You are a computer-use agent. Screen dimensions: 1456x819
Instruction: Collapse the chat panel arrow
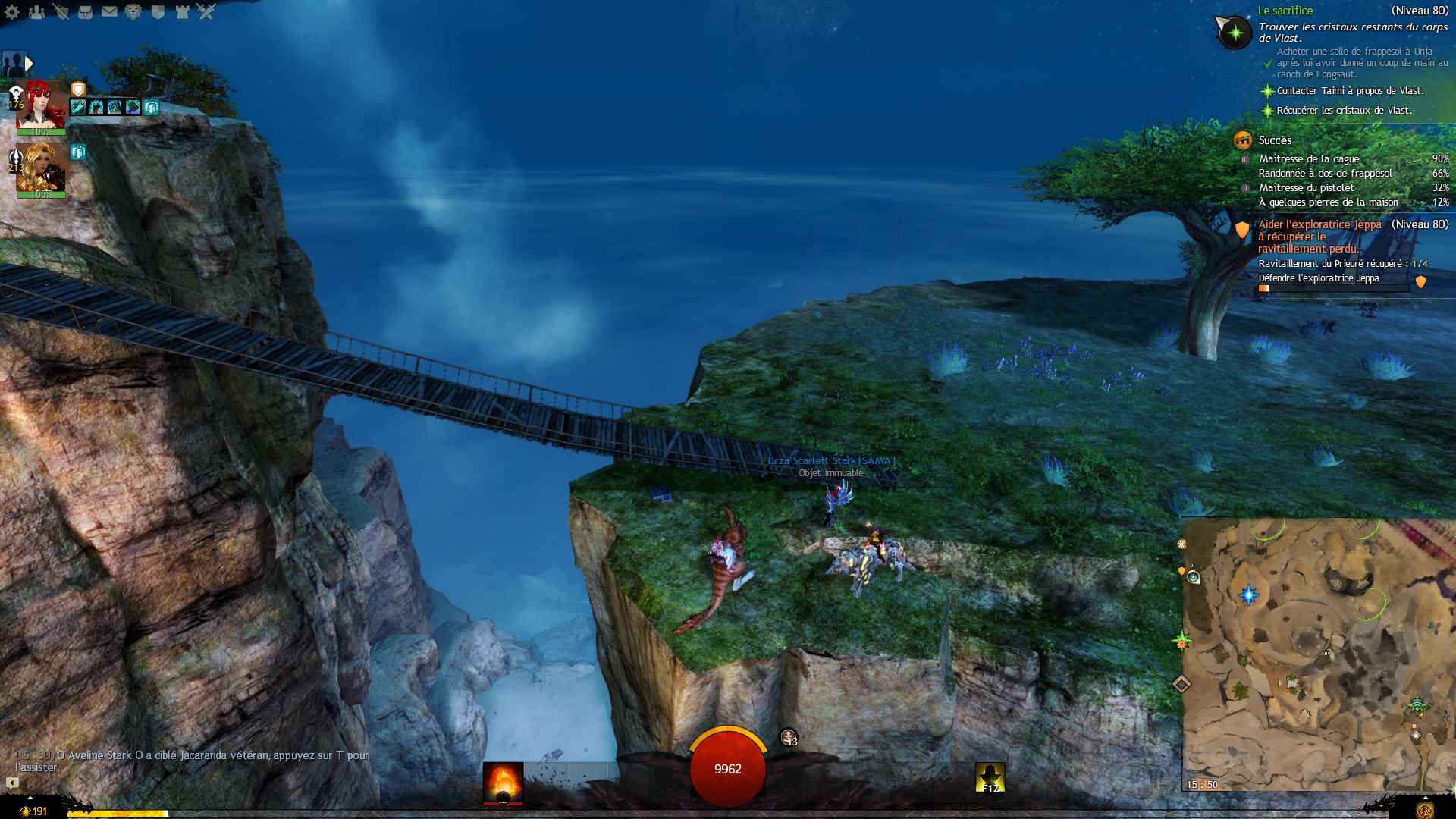coord(12,783)
